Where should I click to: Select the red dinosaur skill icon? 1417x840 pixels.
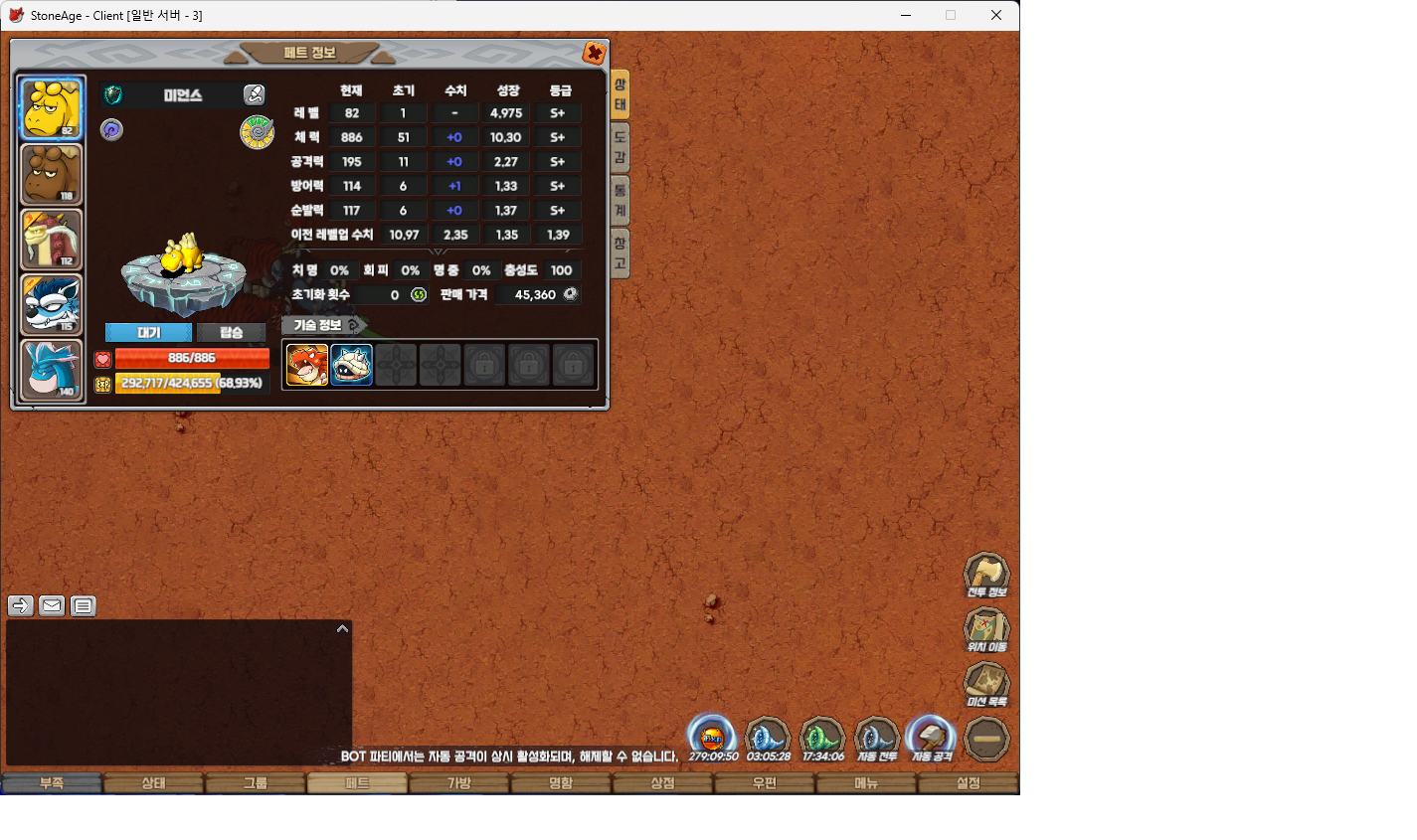click(306, 365)
